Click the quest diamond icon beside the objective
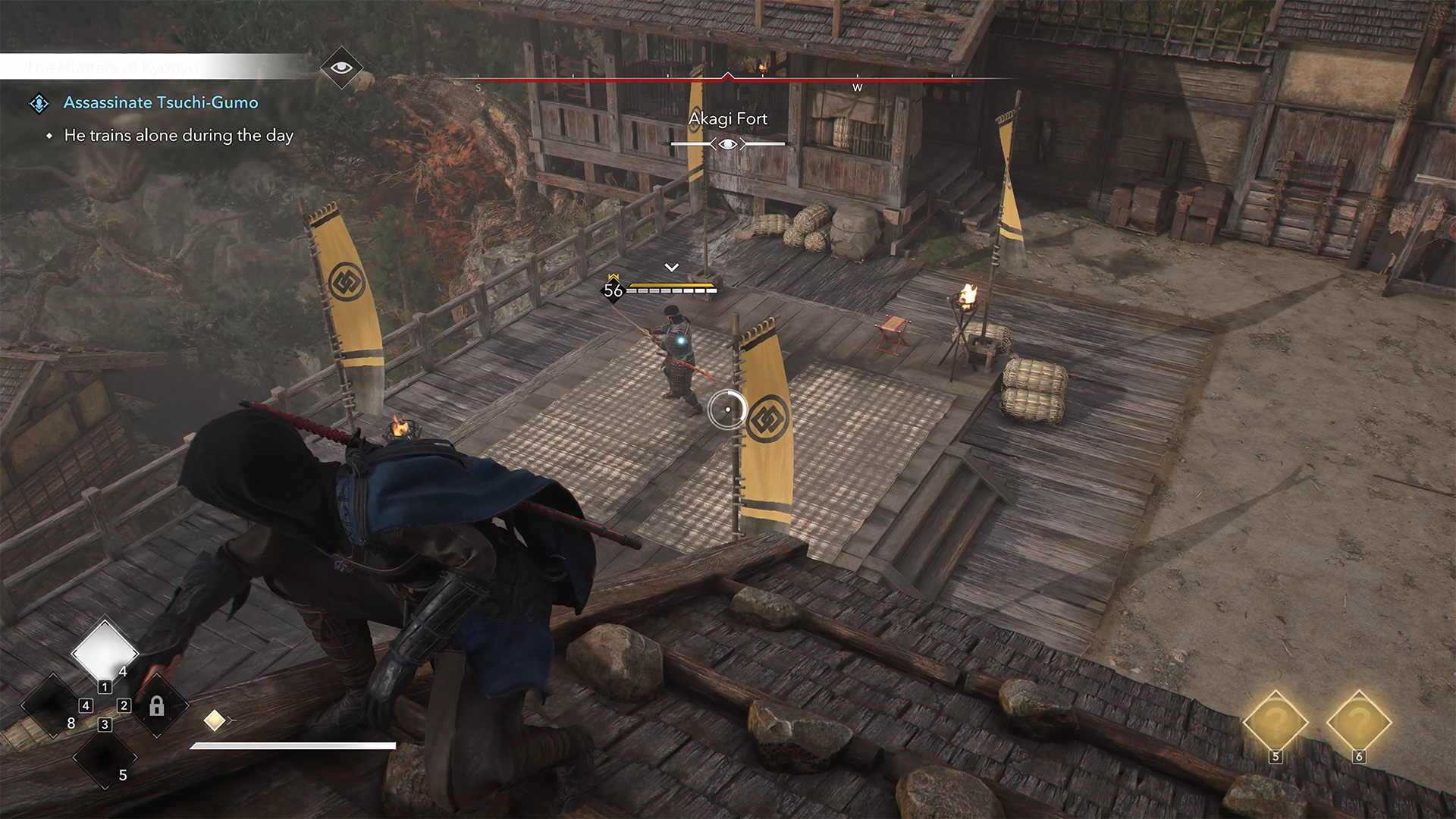 click(x=39, y=103)
